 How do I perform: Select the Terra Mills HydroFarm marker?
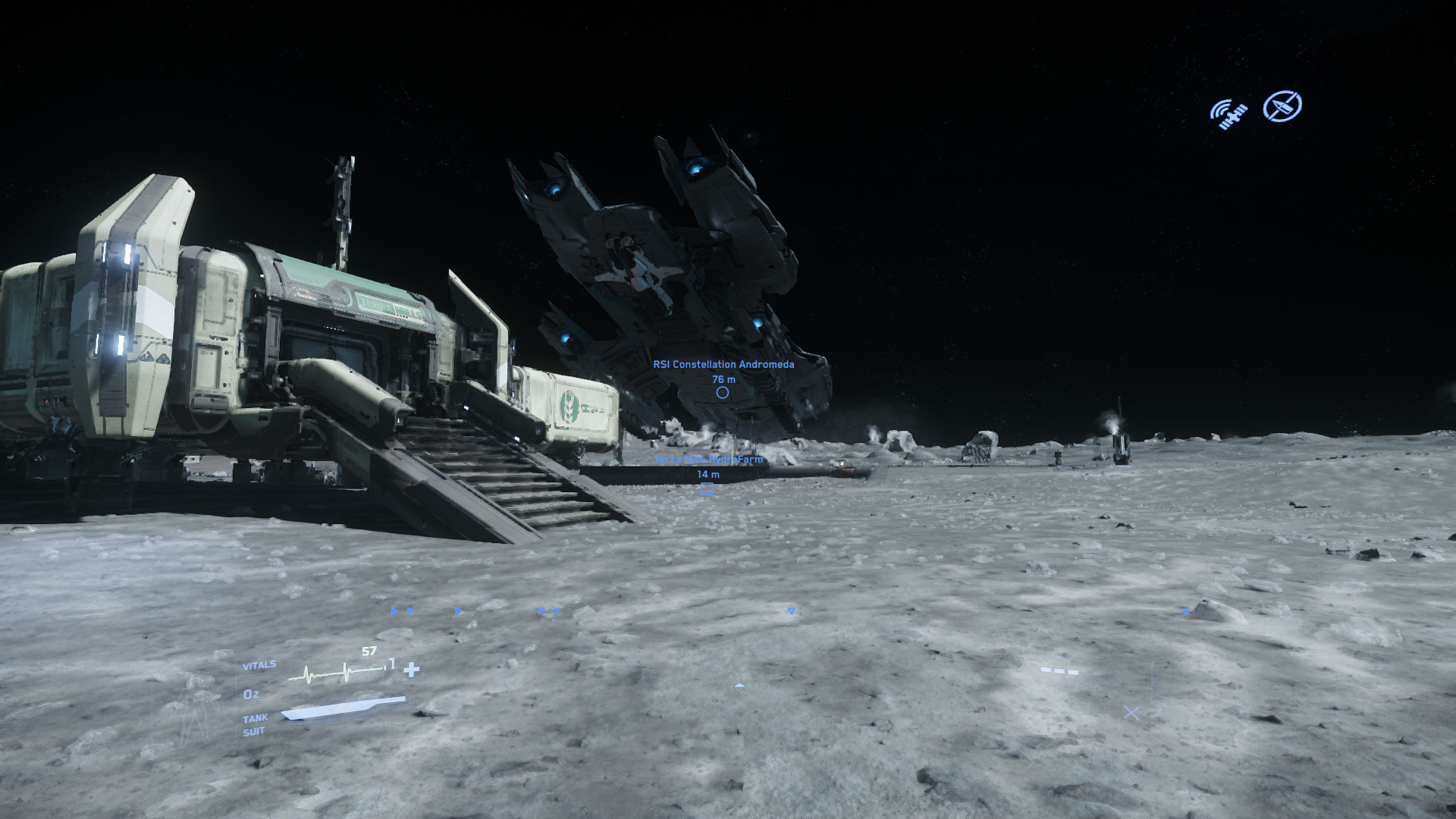707,489
